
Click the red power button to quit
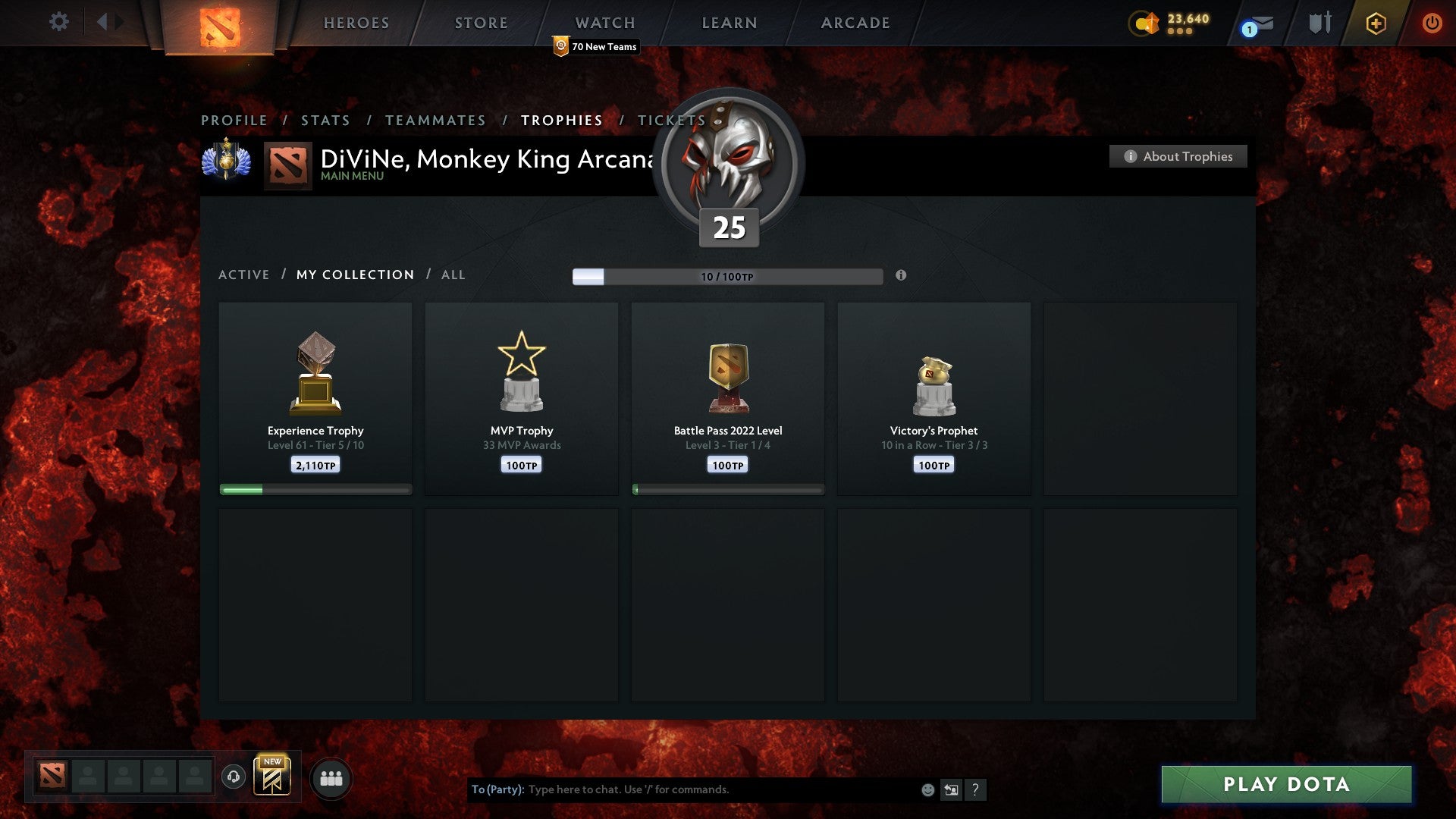(x=1432, y=23)
